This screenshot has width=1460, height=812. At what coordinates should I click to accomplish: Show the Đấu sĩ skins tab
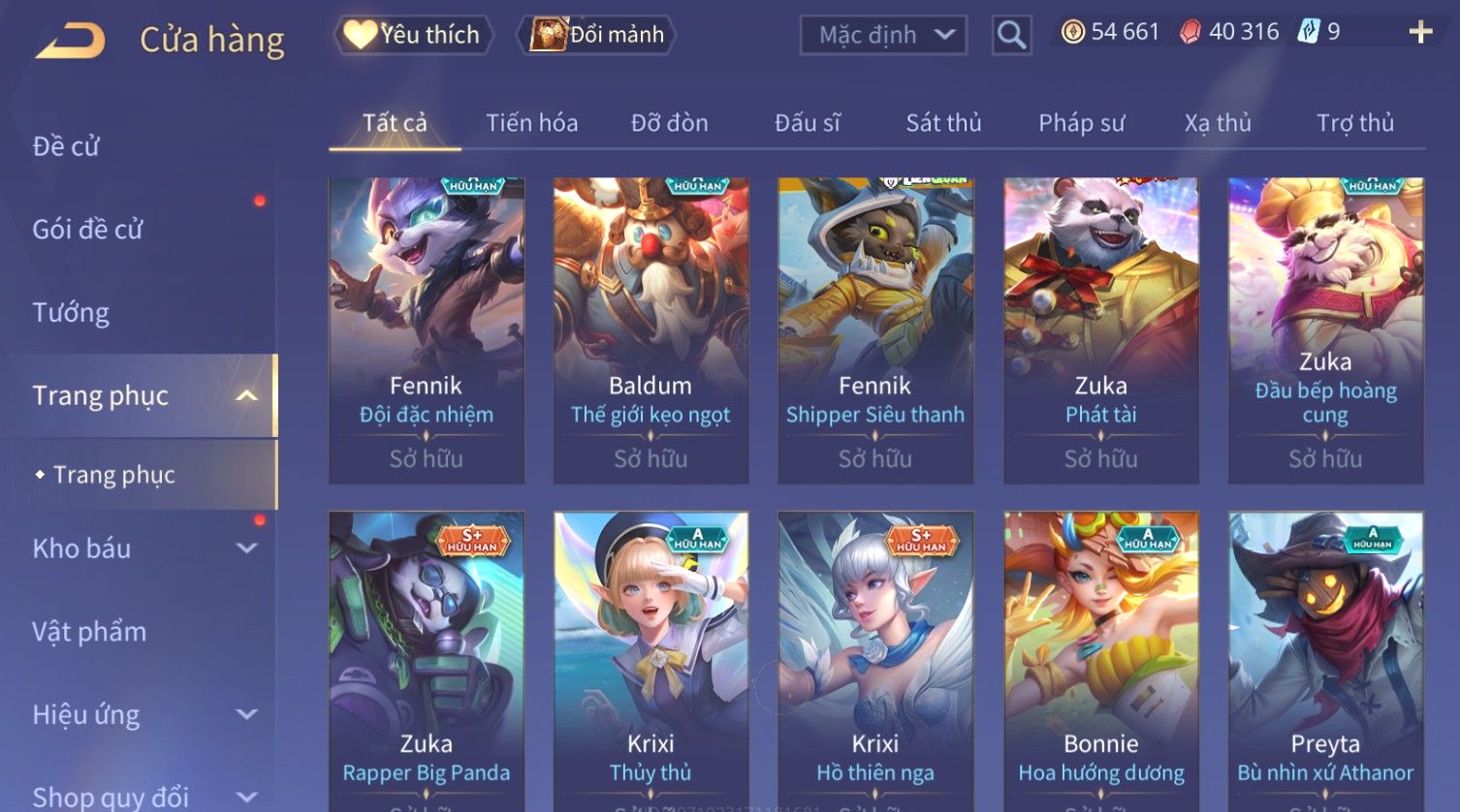click(807, 123)
